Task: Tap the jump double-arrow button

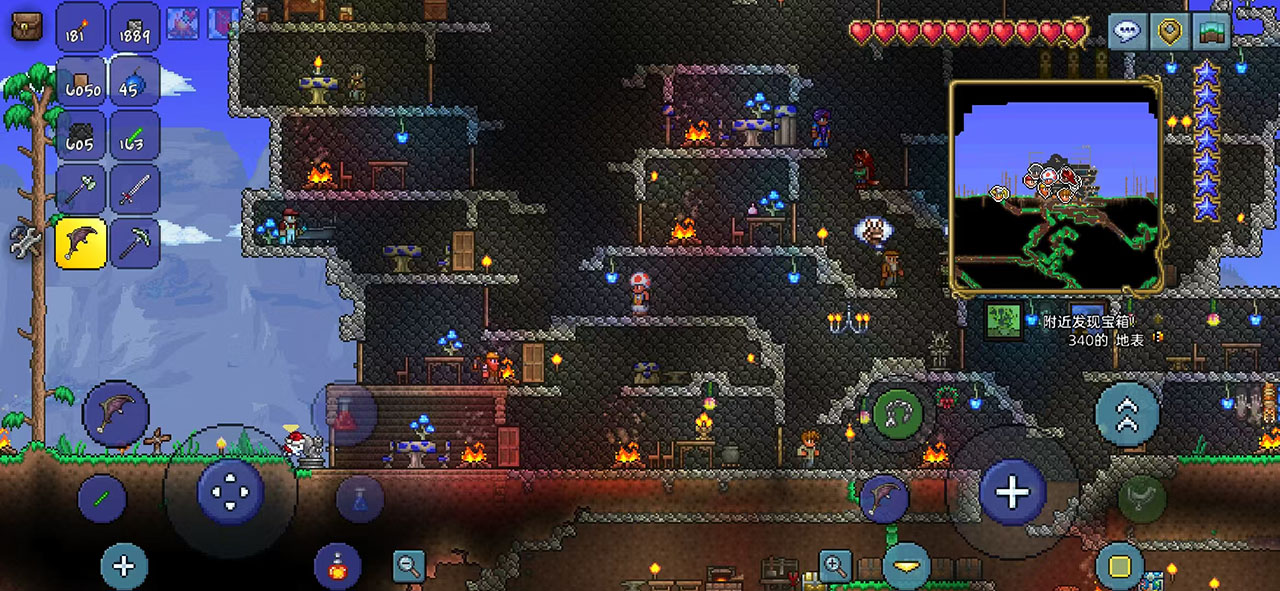Action: (x=1128, y=413)
